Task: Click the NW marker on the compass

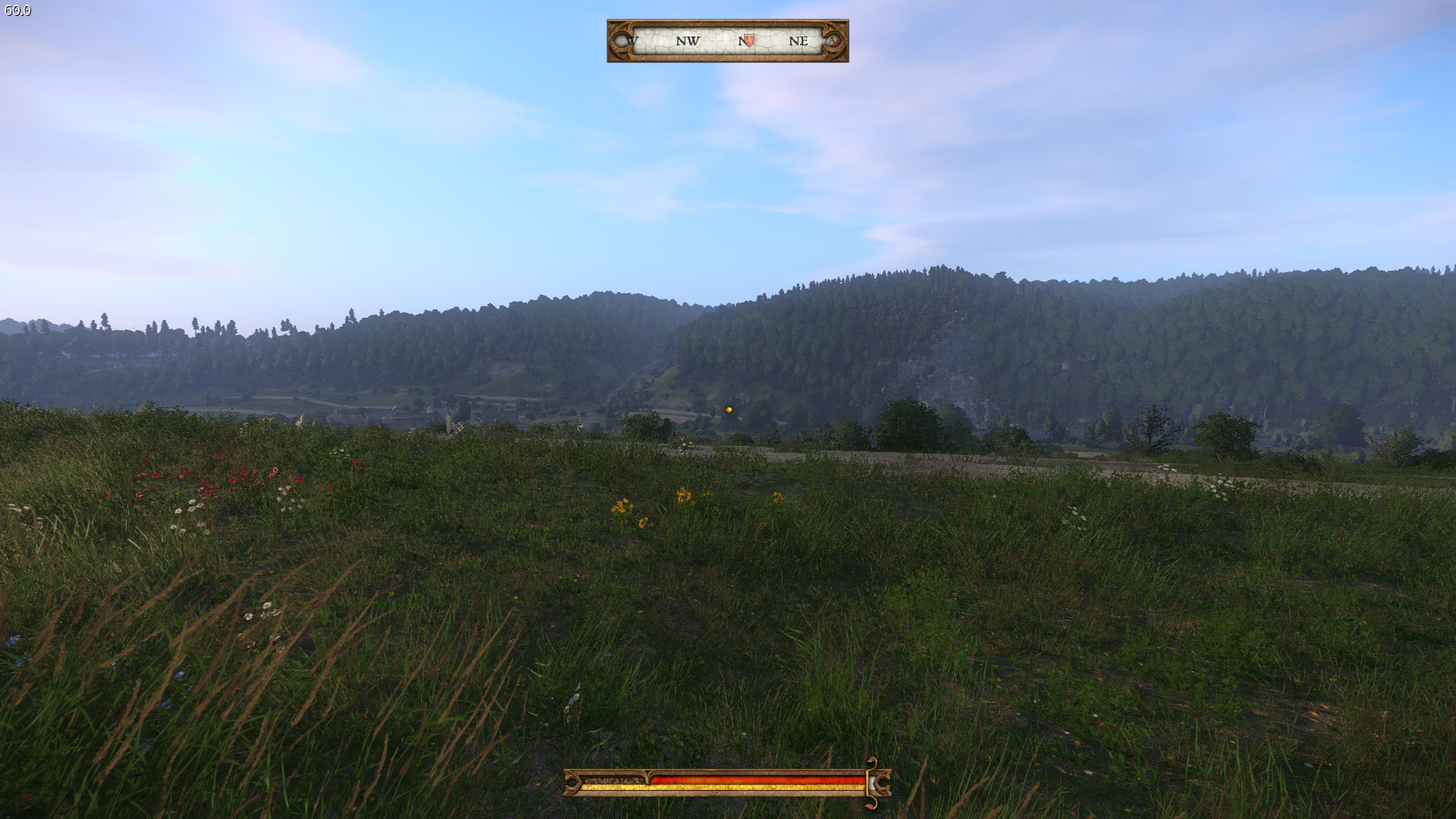Action: [687, 41]
